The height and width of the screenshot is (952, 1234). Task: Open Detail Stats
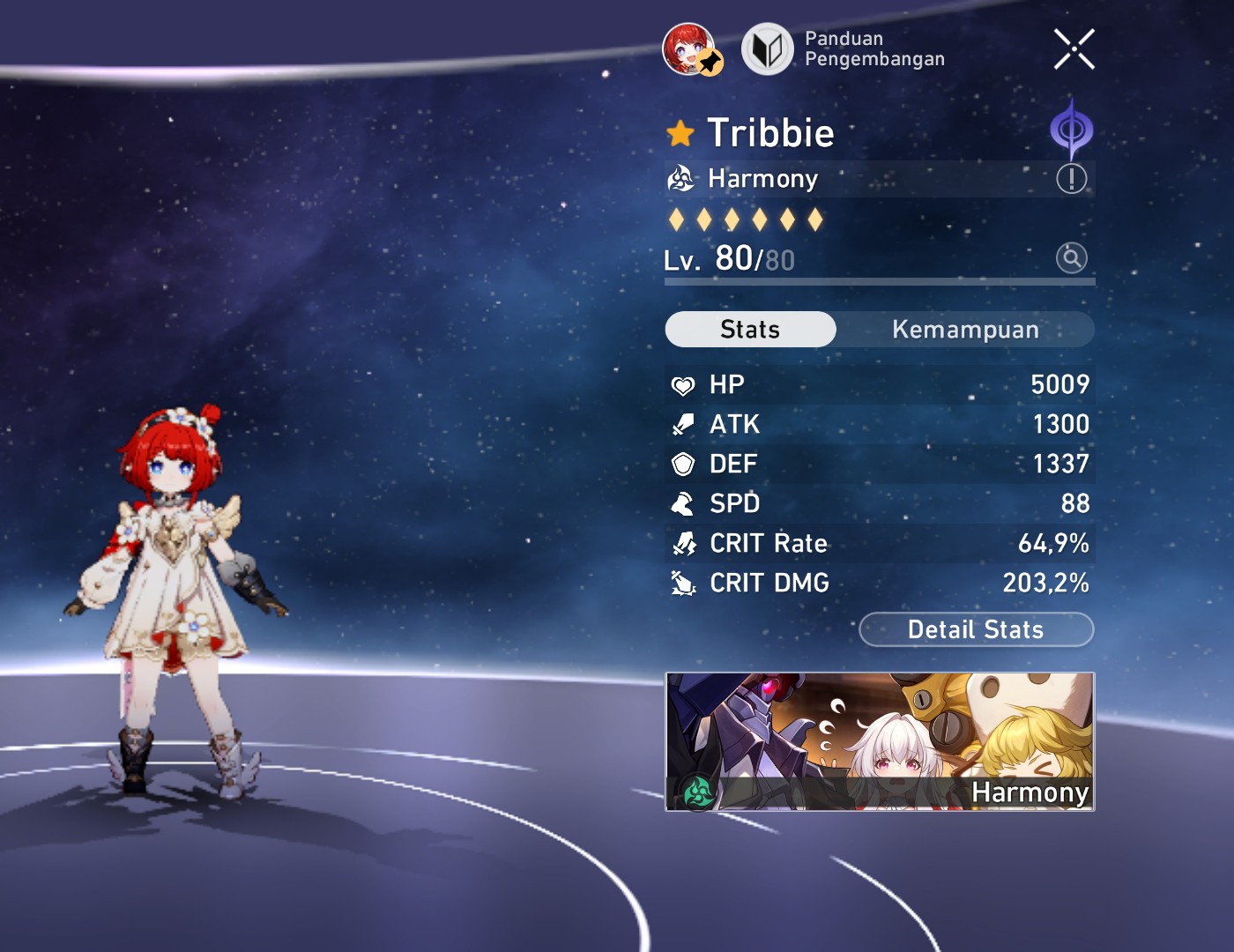click(976, 629)
